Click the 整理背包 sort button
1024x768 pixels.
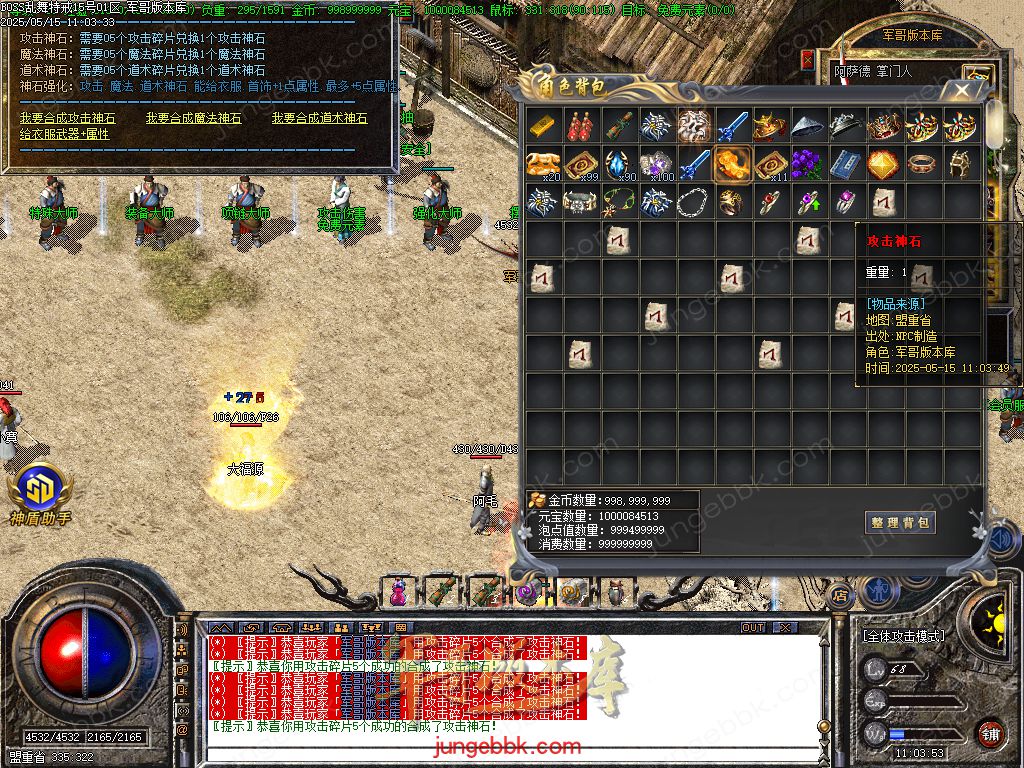click(900, 522)
